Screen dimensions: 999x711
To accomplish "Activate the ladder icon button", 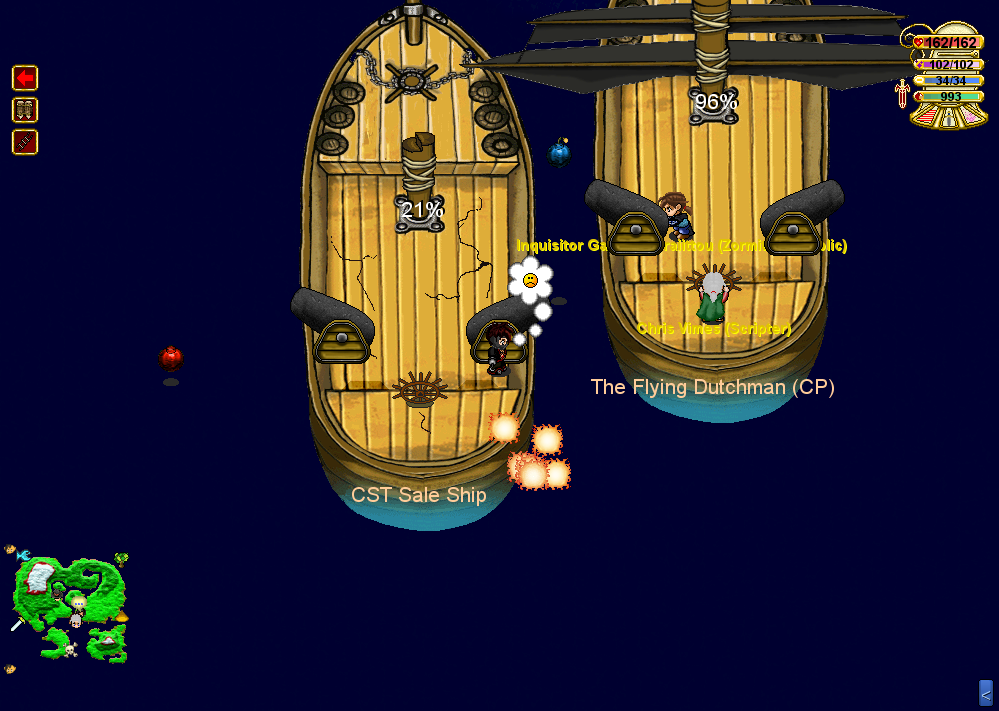I will [x=25, y=142].
